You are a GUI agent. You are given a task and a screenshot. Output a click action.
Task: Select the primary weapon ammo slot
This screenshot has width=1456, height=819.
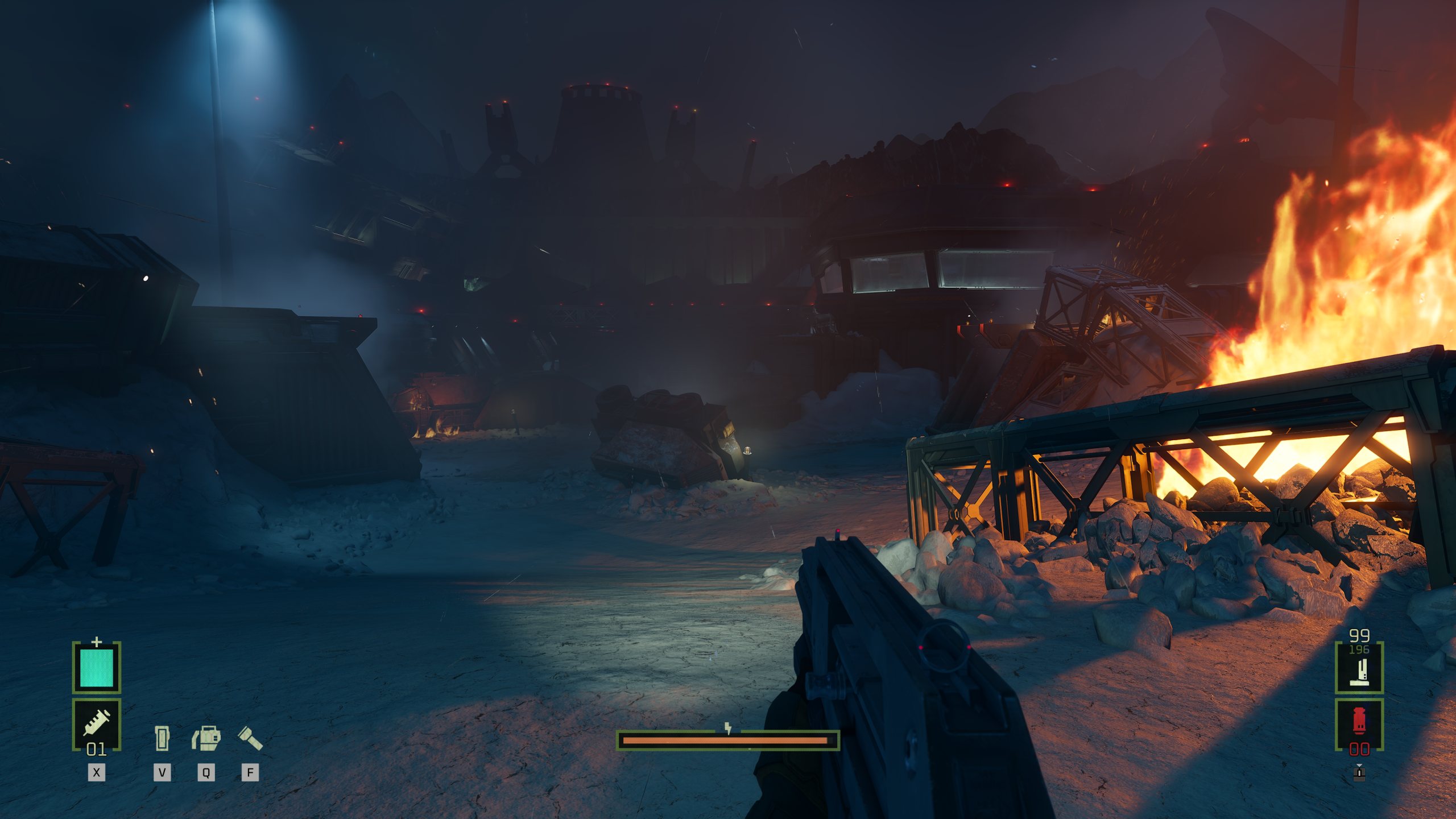click(x=1359, y=667)
